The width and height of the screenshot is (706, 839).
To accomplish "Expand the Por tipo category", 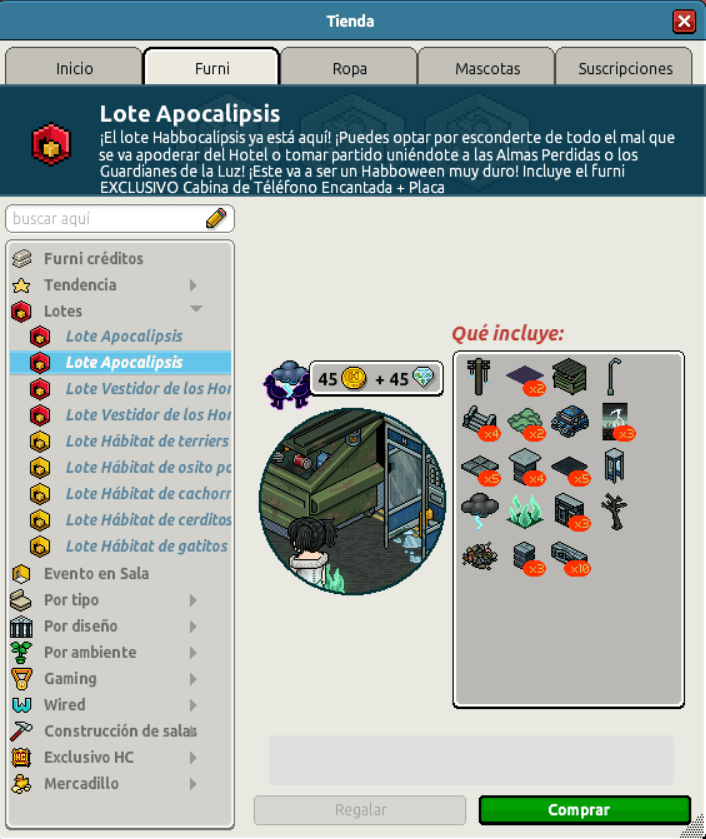I will (71, 600).
